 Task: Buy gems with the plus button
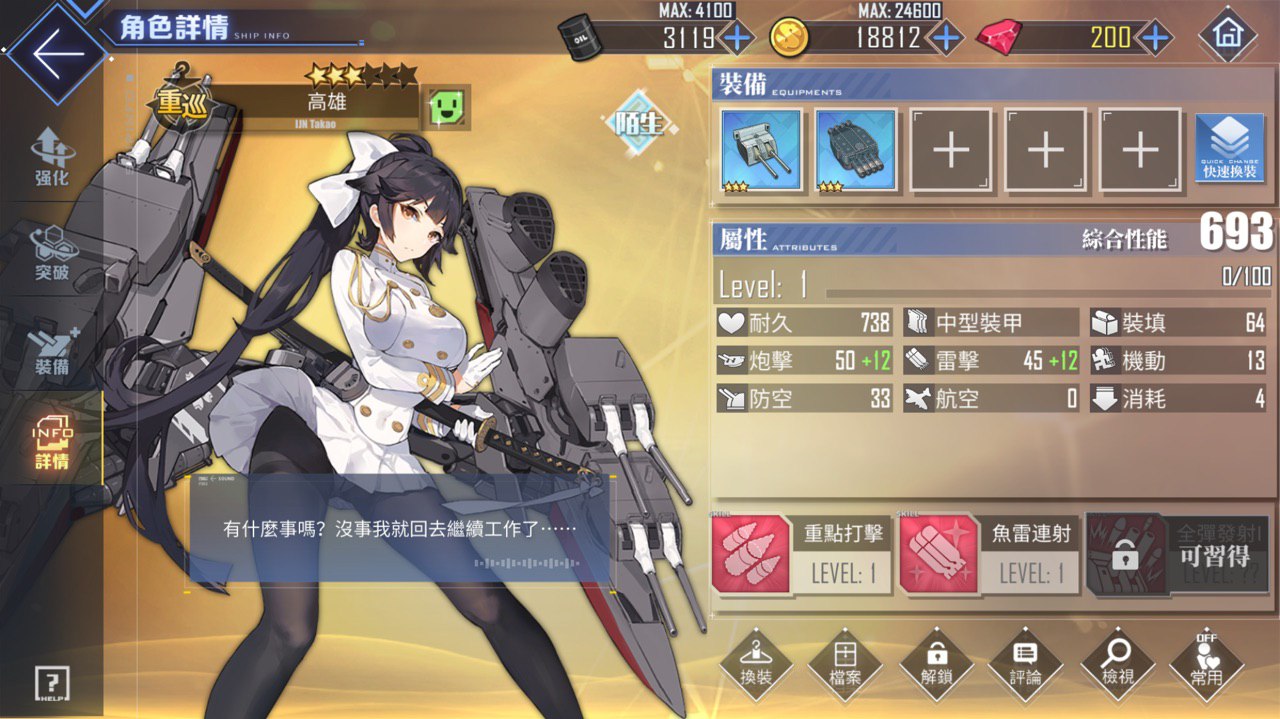[1155, 38]
